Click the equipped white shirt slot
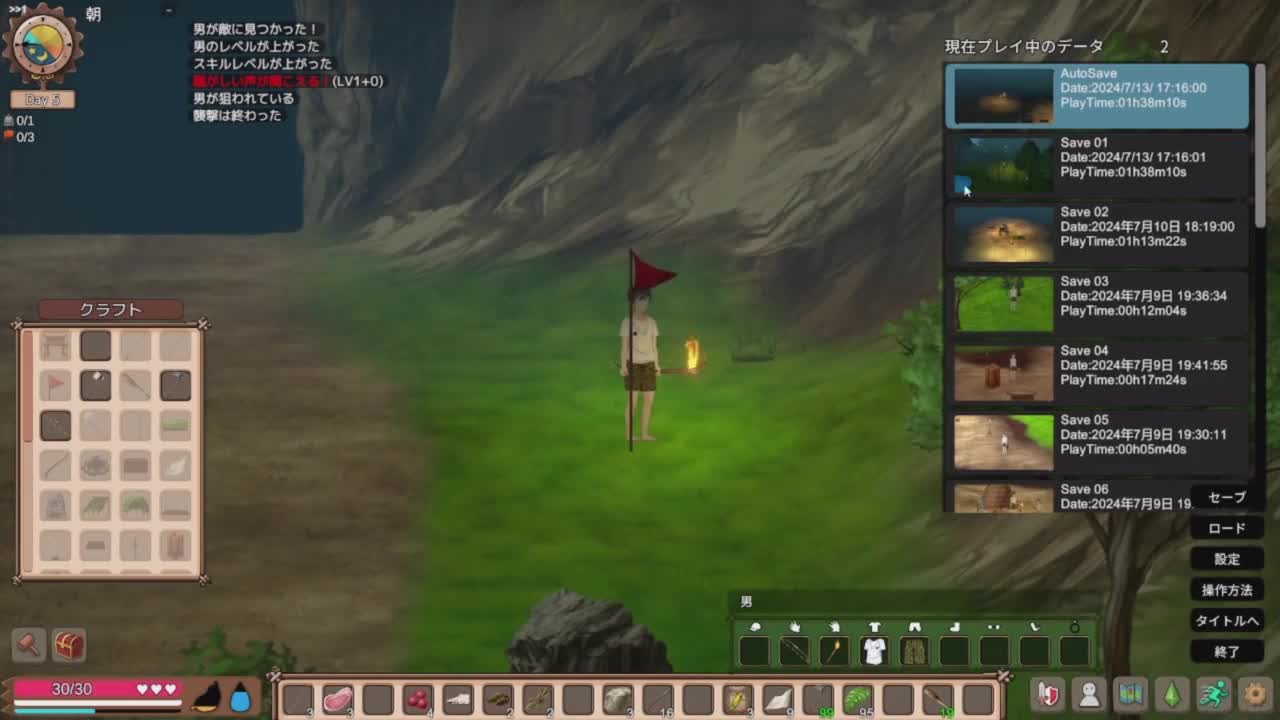 tap(874, 651)
